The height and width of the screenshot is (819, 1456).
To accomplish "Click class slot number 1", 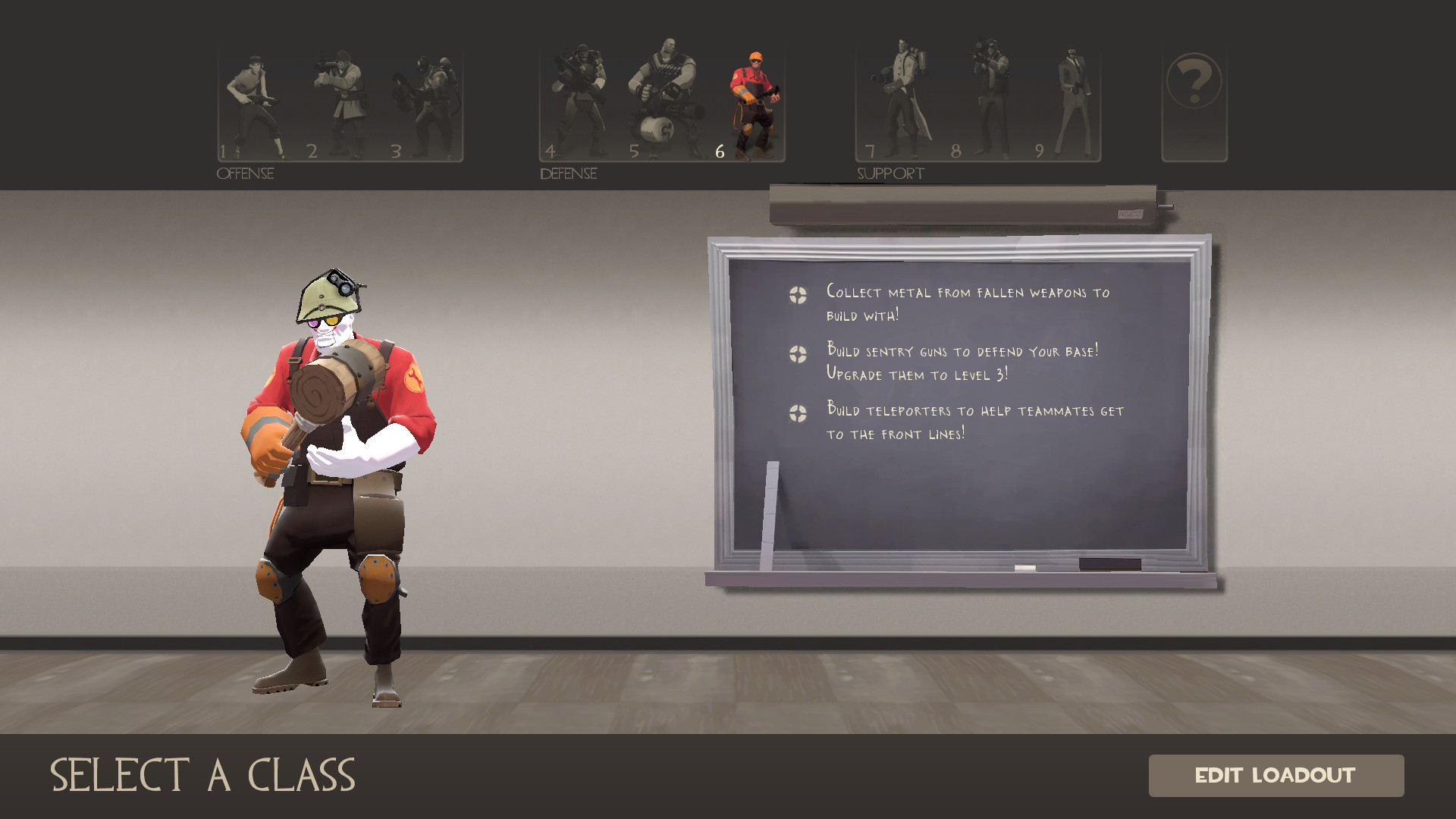I will coord(224,151).
